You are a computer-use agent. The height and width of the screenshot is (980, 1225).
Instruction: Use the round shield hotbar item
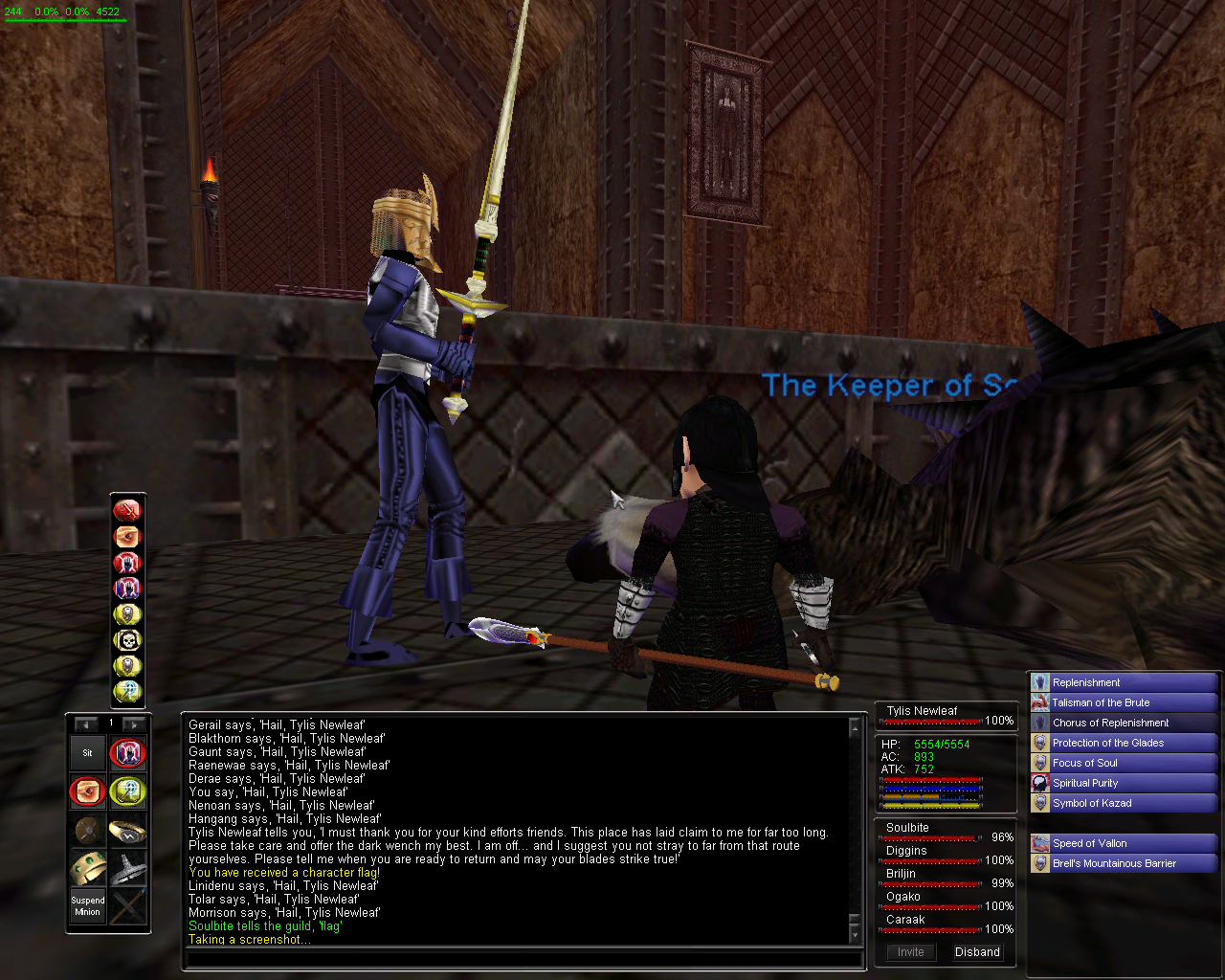click(x=87, y=831)
